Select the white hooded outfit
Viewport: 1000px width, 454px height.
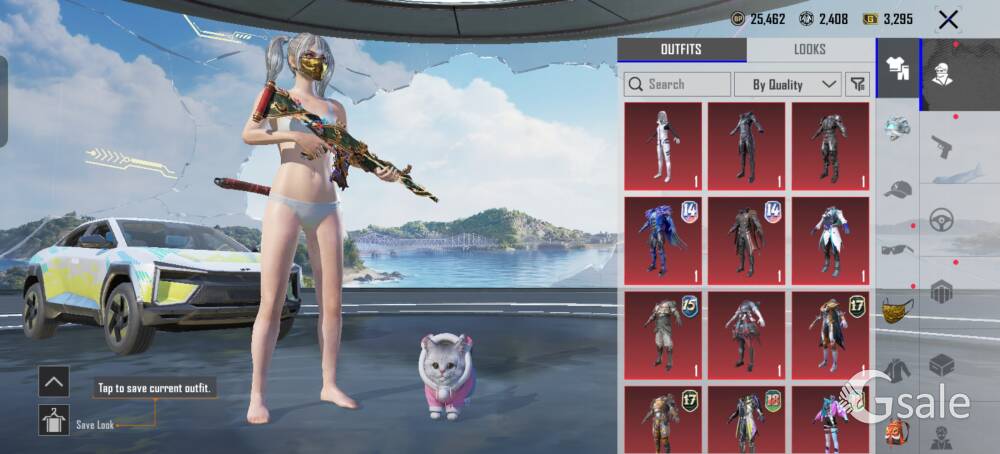(663, 145)
